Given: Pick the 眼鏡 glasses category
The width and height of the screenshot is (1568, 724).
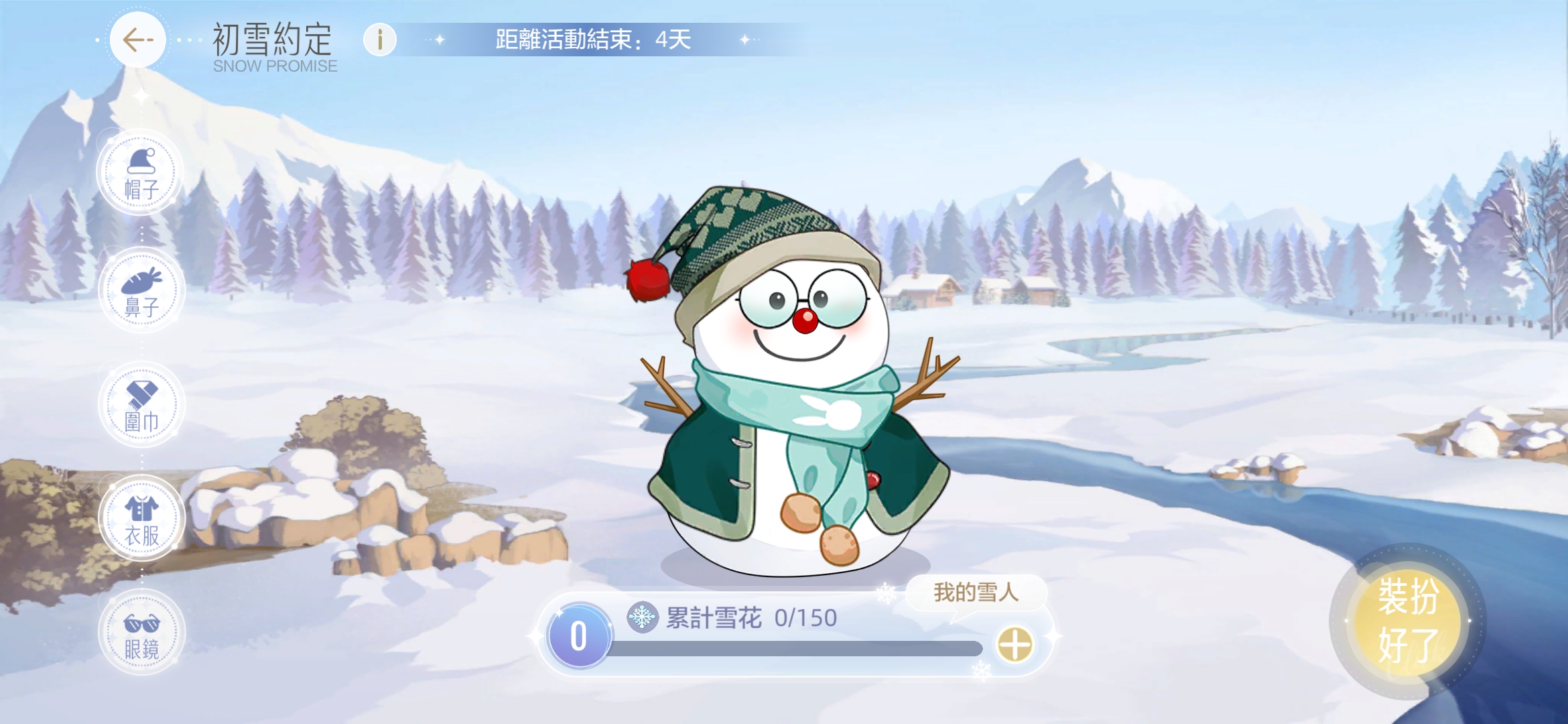Looking at the screenshot, I should (x=141, y=633).
